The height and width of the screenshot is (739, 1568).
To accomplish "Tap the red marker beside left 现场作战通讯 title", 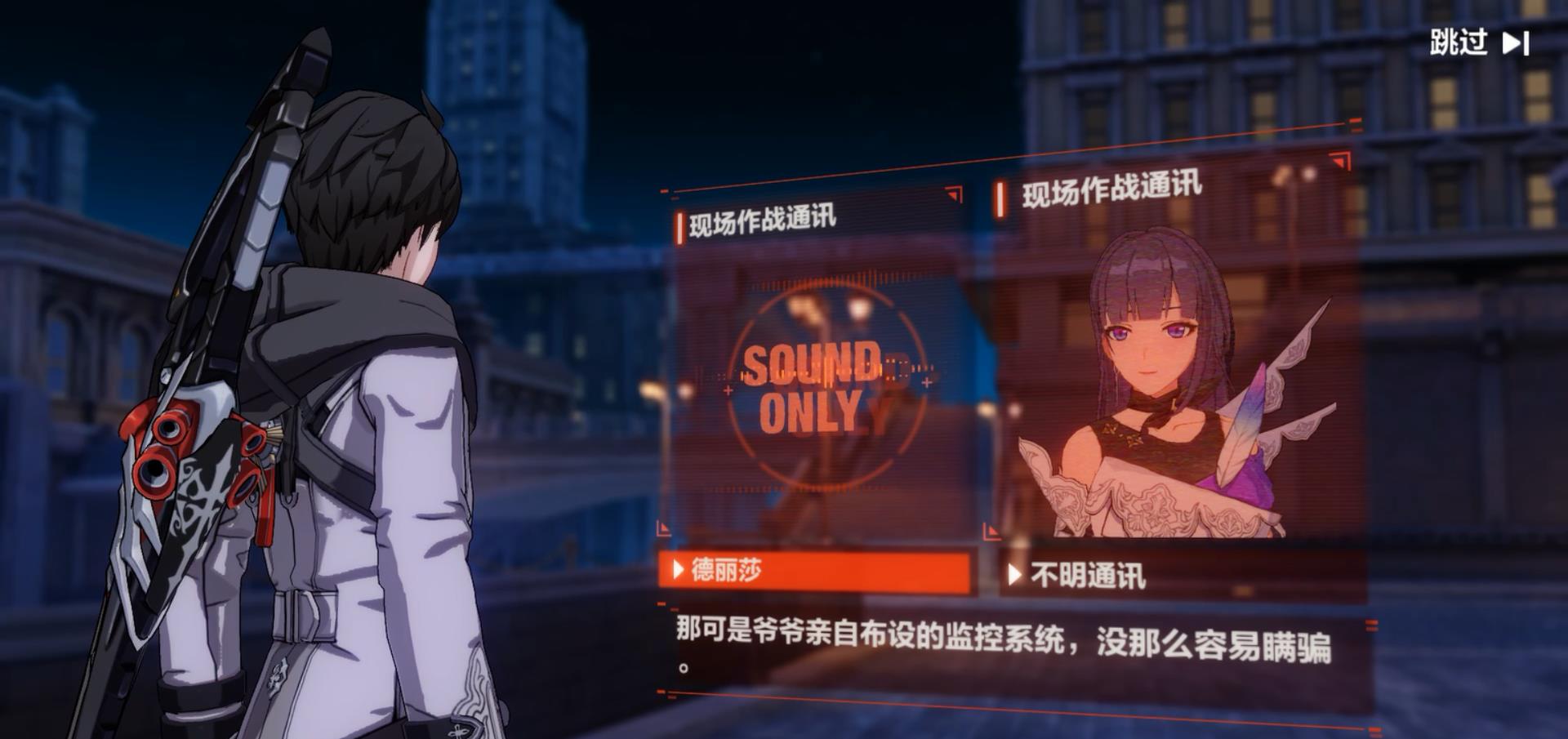I will (x=679, y=221).
